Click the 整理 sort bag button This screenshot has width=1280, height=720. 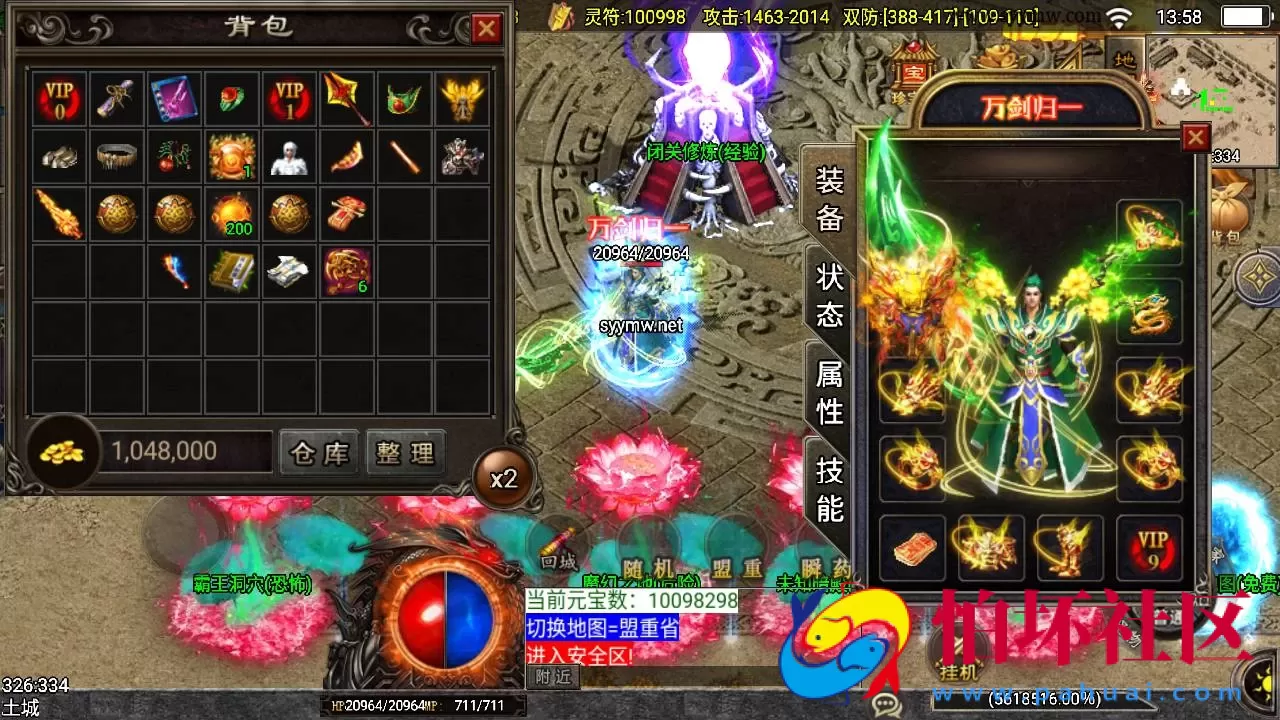tap(406, 452)
